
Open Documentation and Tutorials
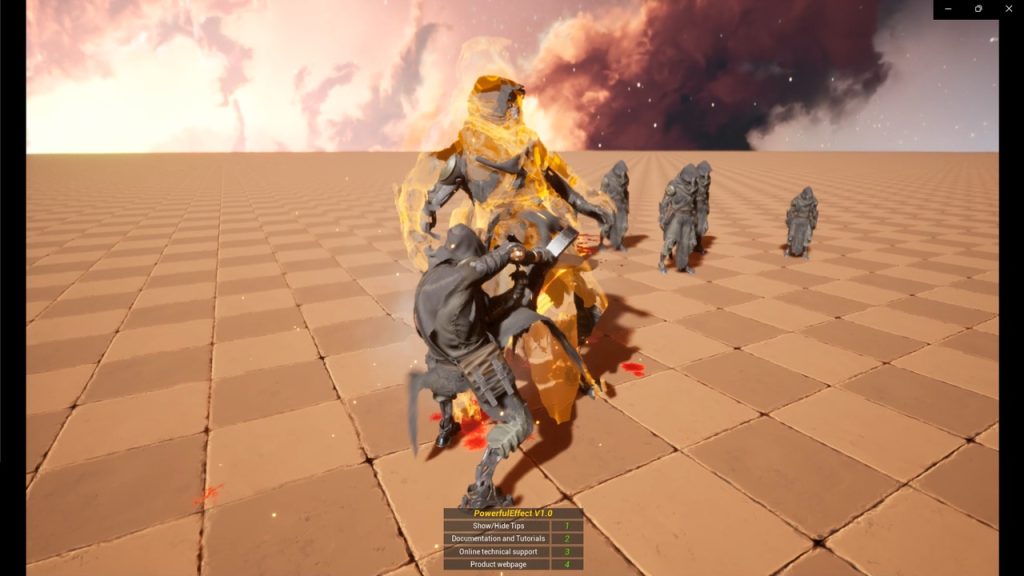pyautogui.click(x=497, y=538)
